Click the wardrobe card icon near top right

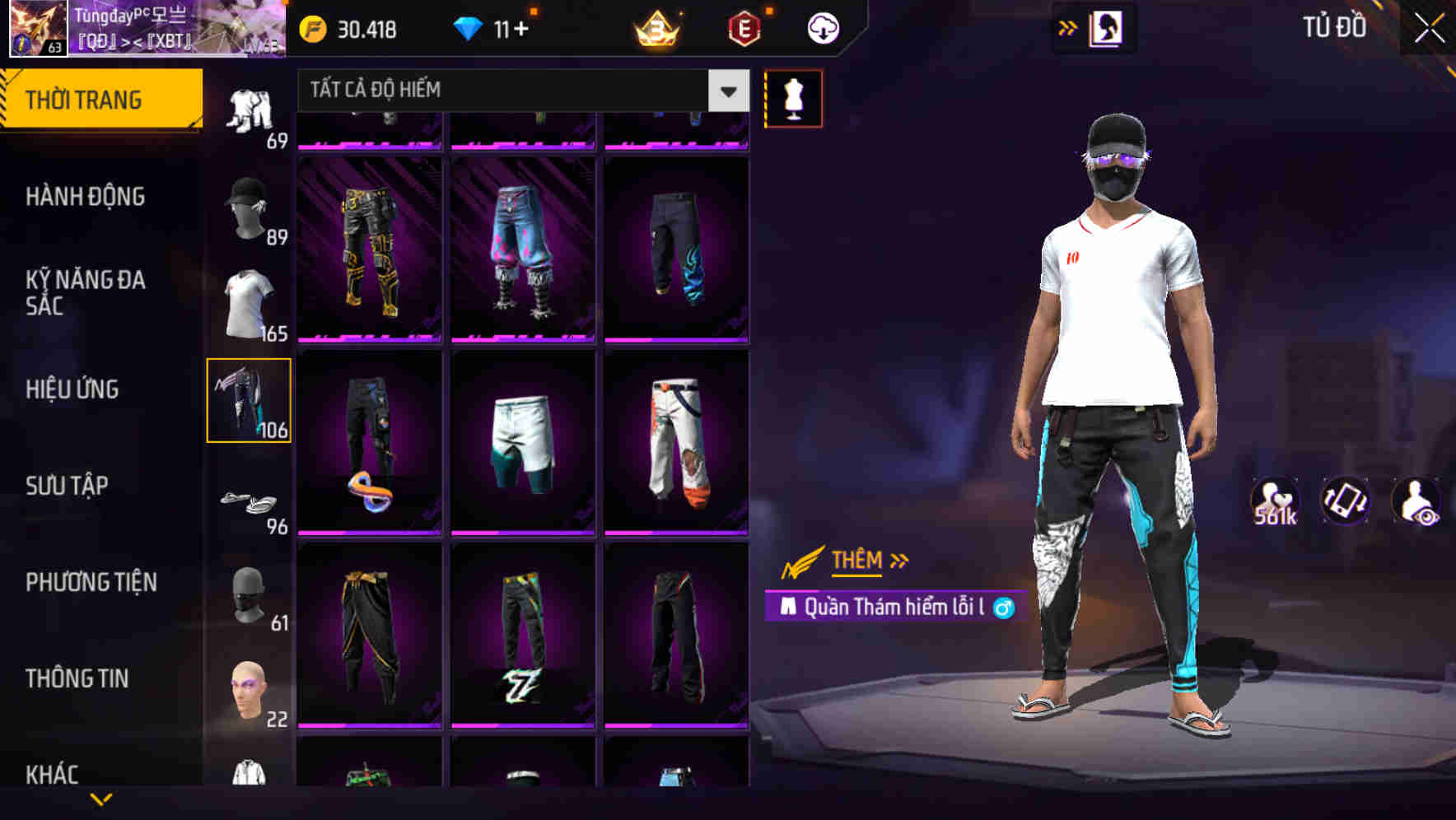pos(1106,26)
